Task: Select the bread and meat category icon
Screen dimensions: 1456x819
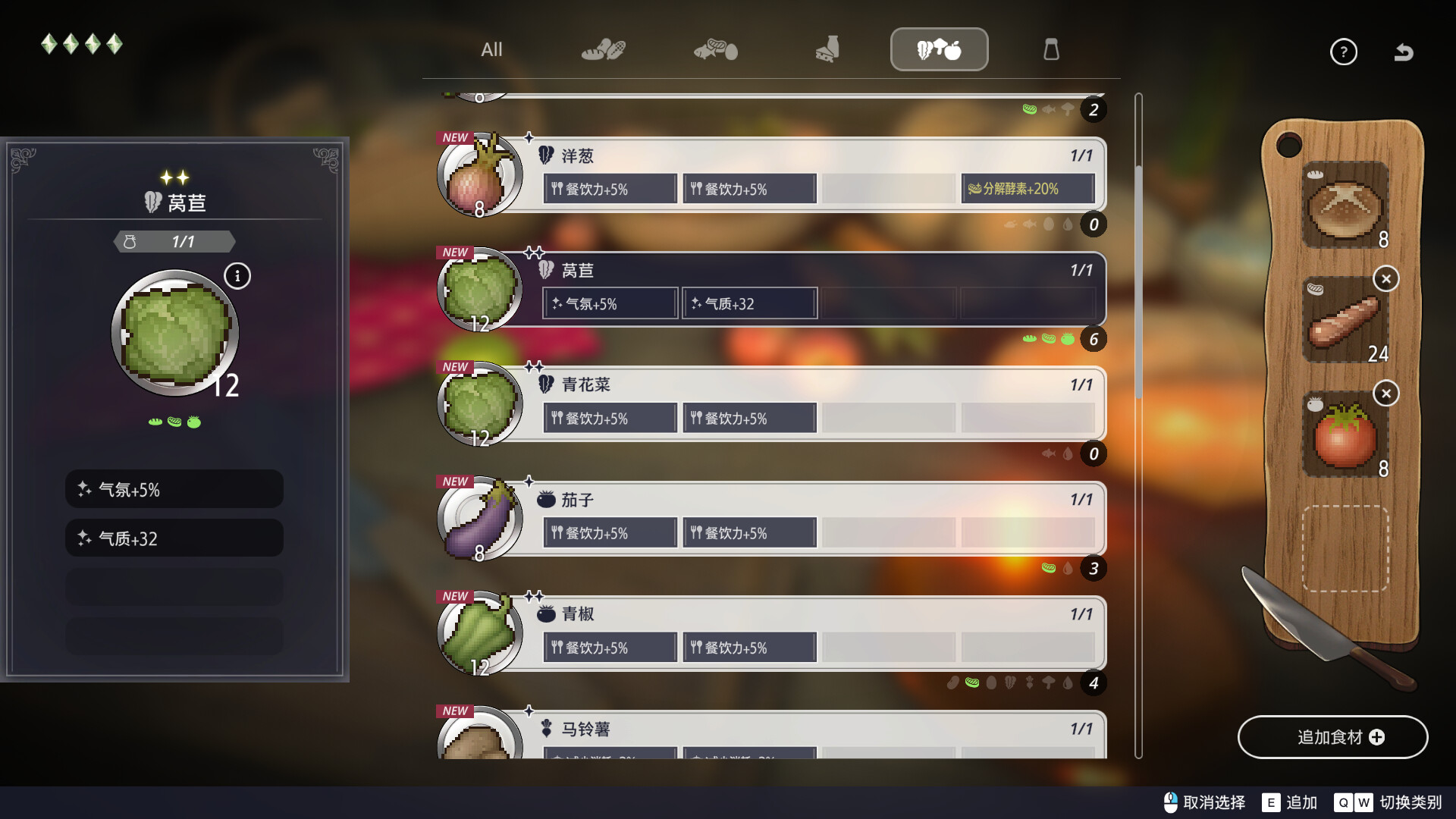Action: [603, 49]
